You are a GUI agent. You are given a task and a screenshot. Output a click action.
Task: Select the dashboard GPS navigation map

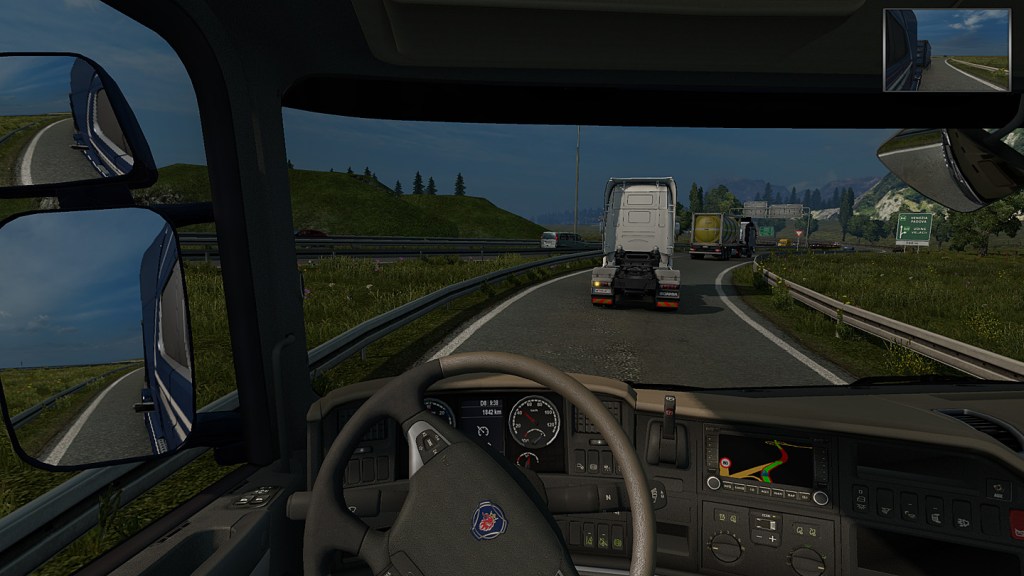[765, 460]
